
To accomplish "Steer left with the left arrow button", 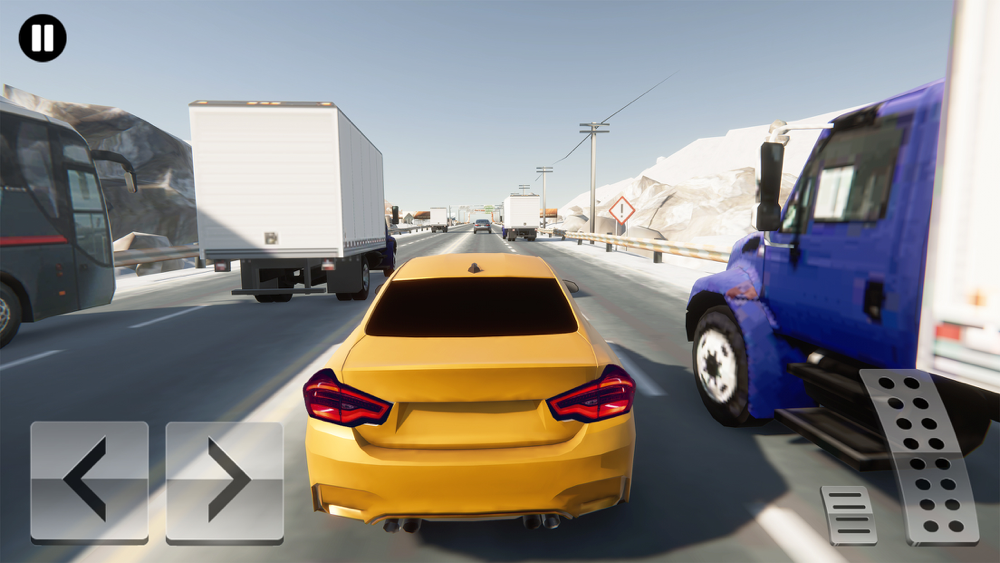I will pyautogui.click(x=89, y=481).
